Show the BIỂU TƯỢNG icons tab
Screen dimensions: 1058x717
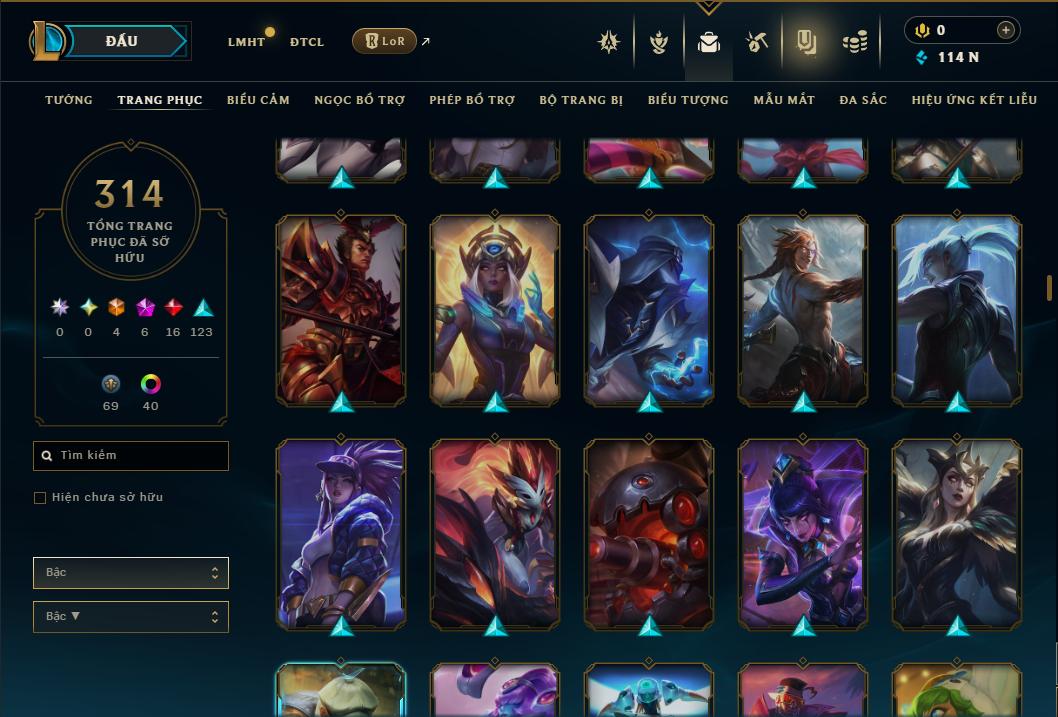688,100
